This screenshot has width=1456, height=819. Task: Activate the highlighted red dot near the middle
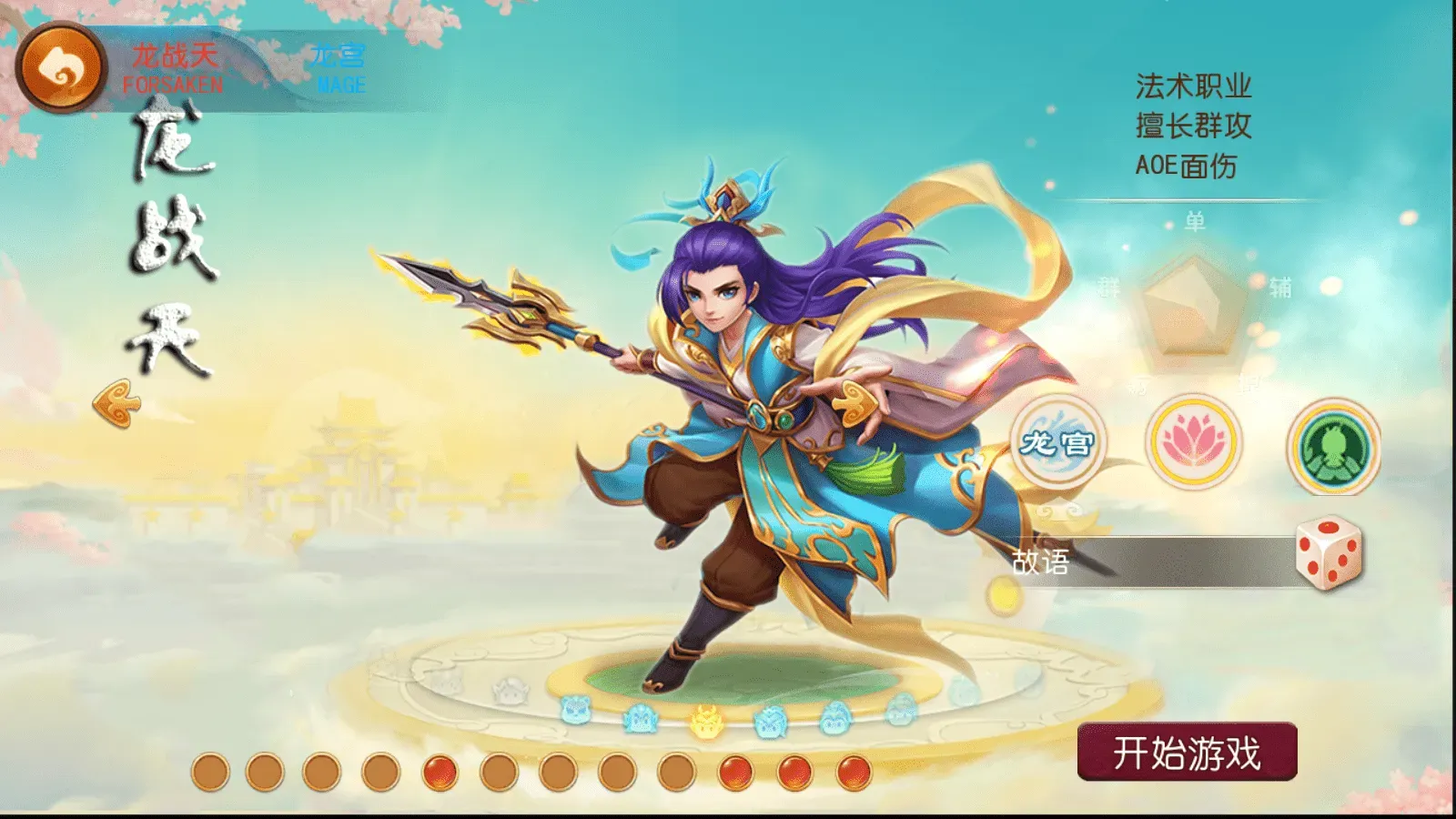439,772
